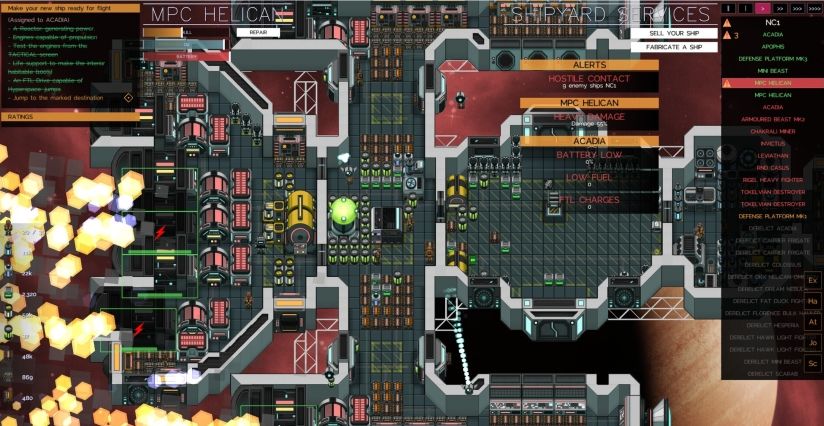The width and height of the screenshot is (824, 426).
Task: Select Derelict Scarab in the ship list
Action: coord(772,373)
